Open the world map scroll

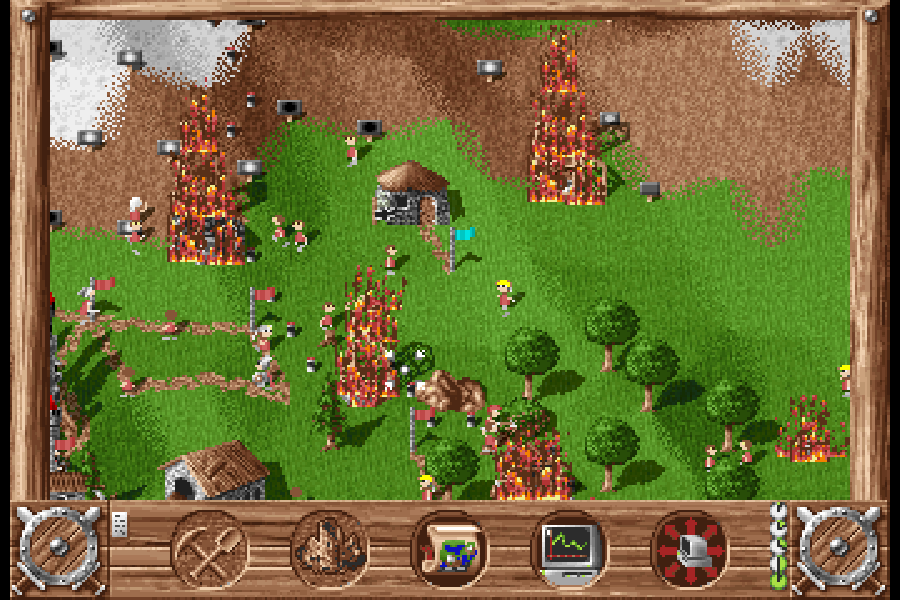(x=449, y=549)
